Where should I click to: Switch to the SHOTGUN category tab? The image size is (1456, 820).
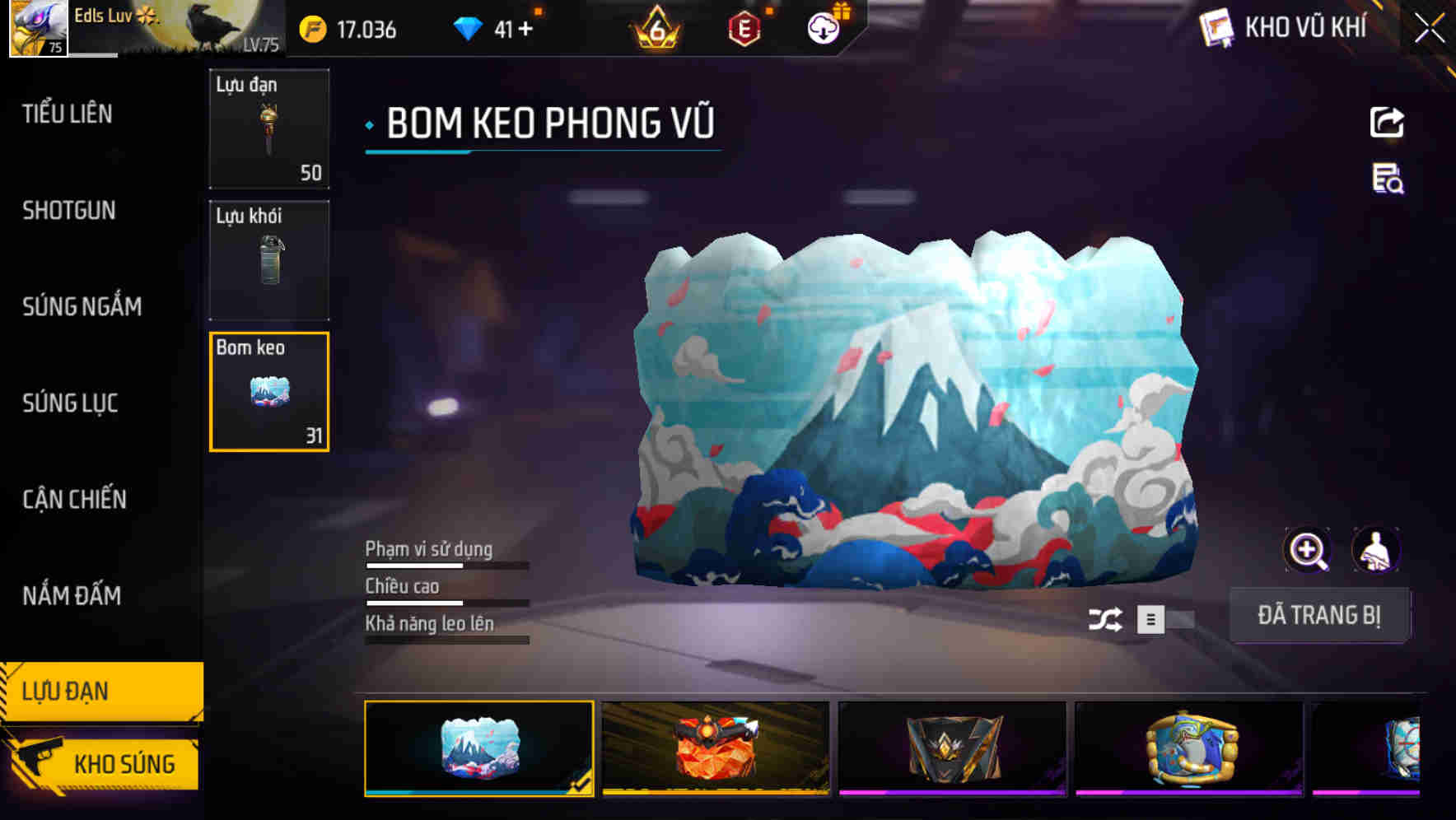point(68,212)
